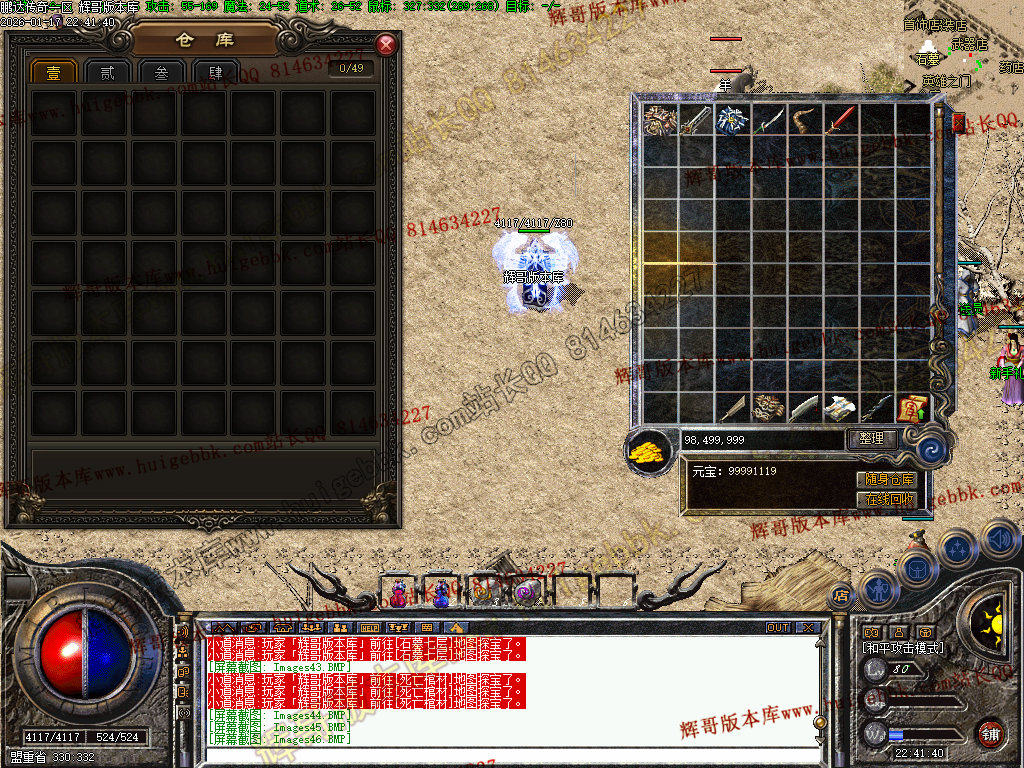This screenshot has height=768, width=1024.
Task: Close the inventory bag with the red X
Action: (959, 123)
